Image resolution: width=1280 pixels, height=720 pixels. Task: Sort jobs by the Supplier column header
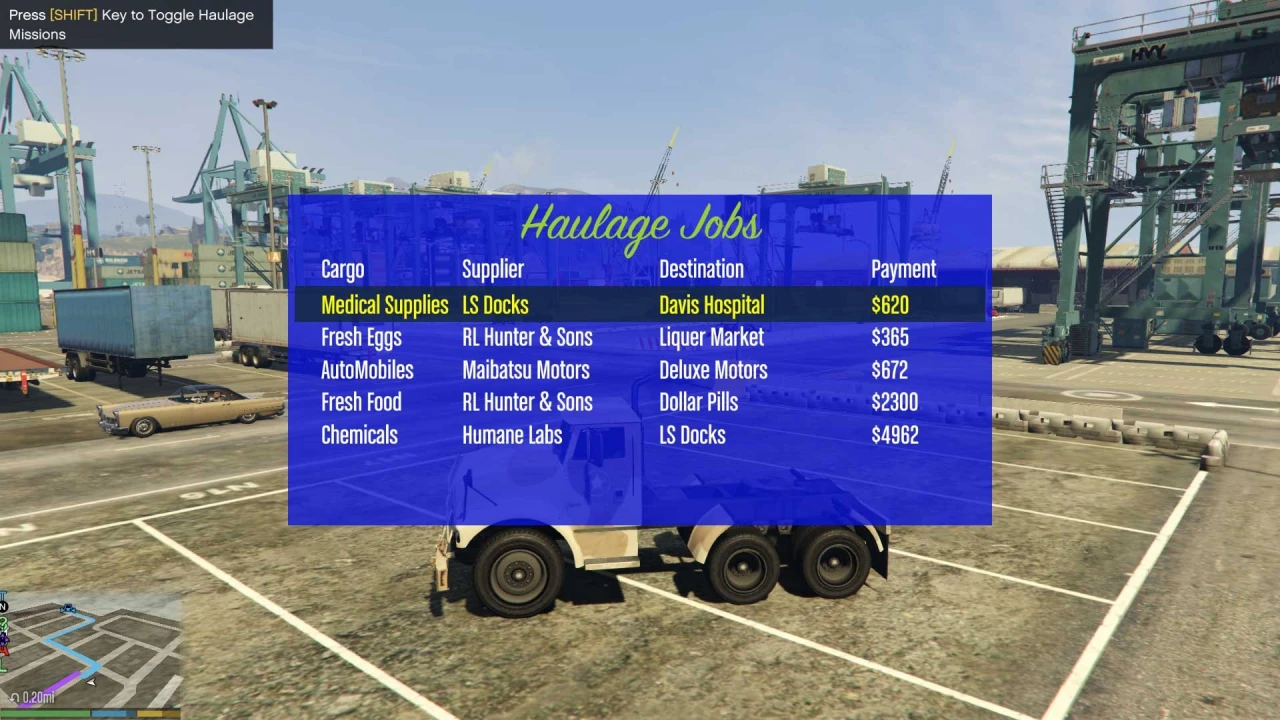click(493, 269)
